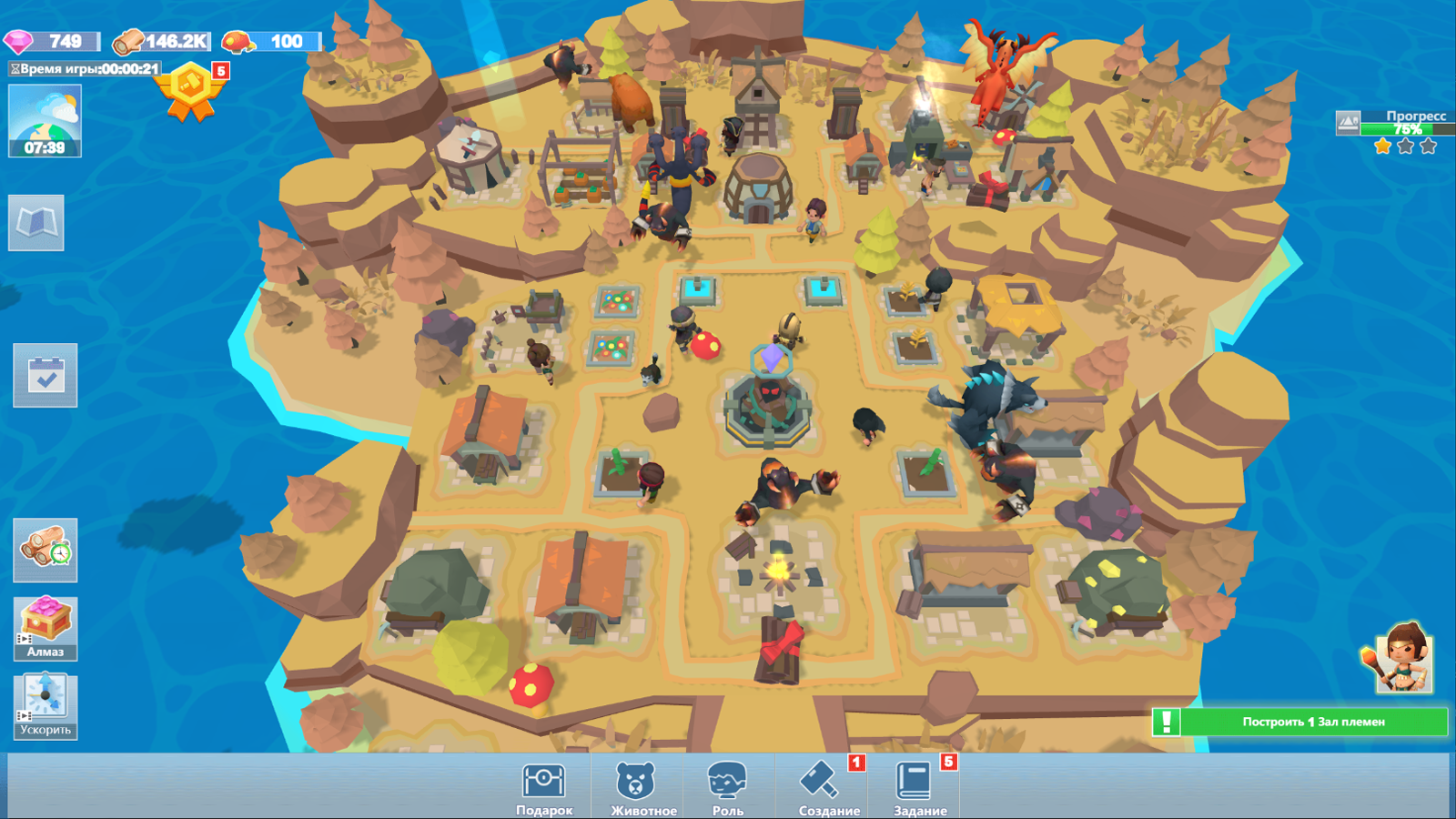
Task: Click the exclamation mark warning indicator
Action: [x=1168, y=721]
